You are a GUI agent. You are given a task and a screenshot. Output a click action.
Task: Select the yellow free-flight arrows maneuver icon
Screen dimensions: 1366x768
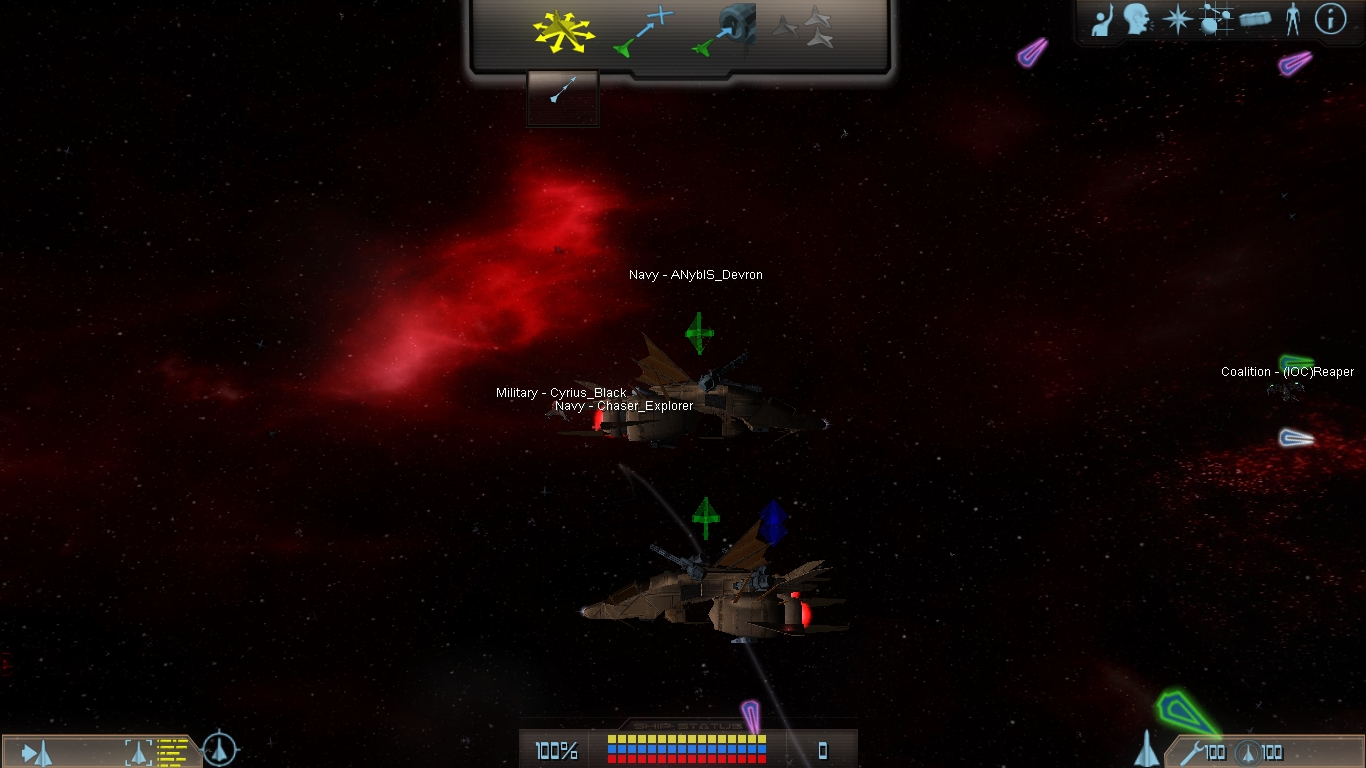[x=563, y=31]
